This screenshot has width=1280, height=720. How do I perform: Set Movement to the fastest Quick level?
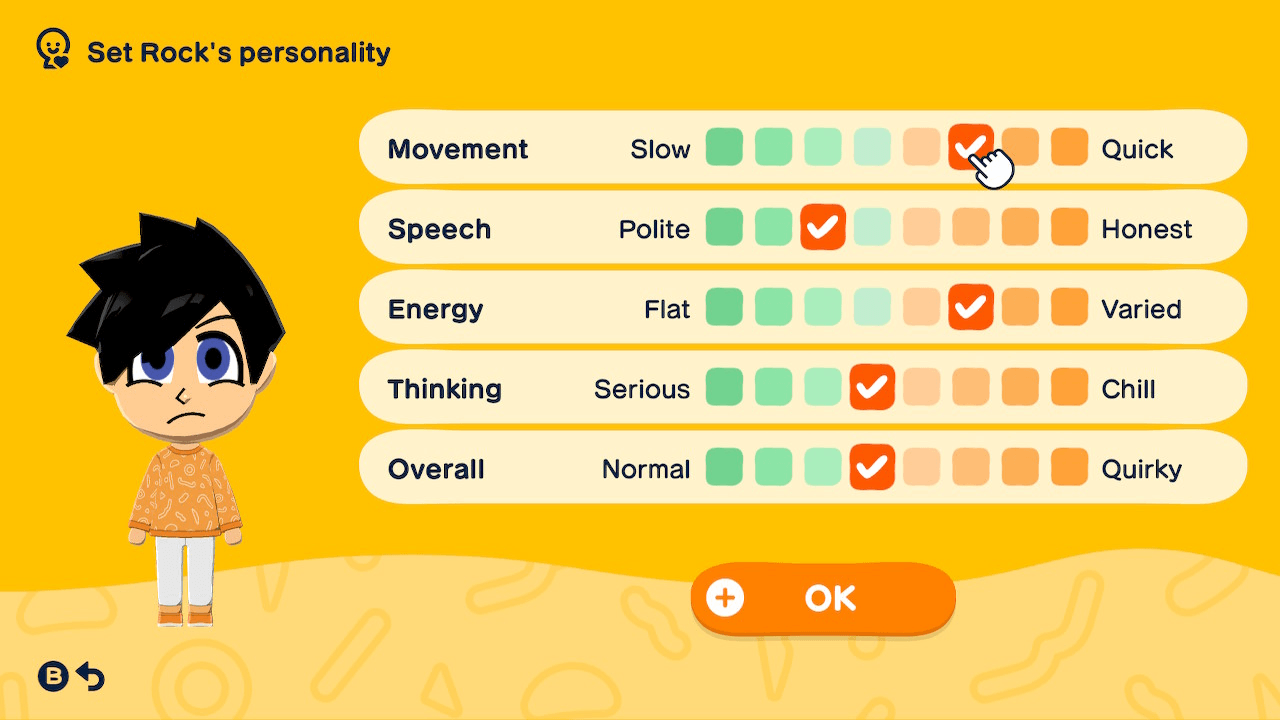tap(1069, 148)
